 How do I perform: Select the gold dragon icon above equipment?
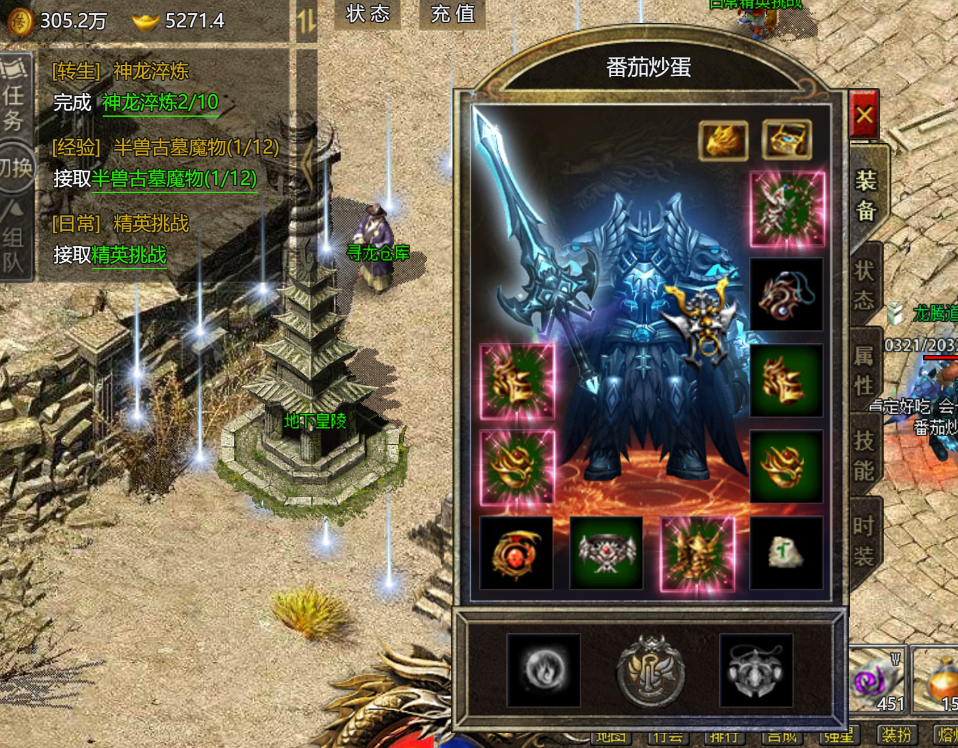723,141
